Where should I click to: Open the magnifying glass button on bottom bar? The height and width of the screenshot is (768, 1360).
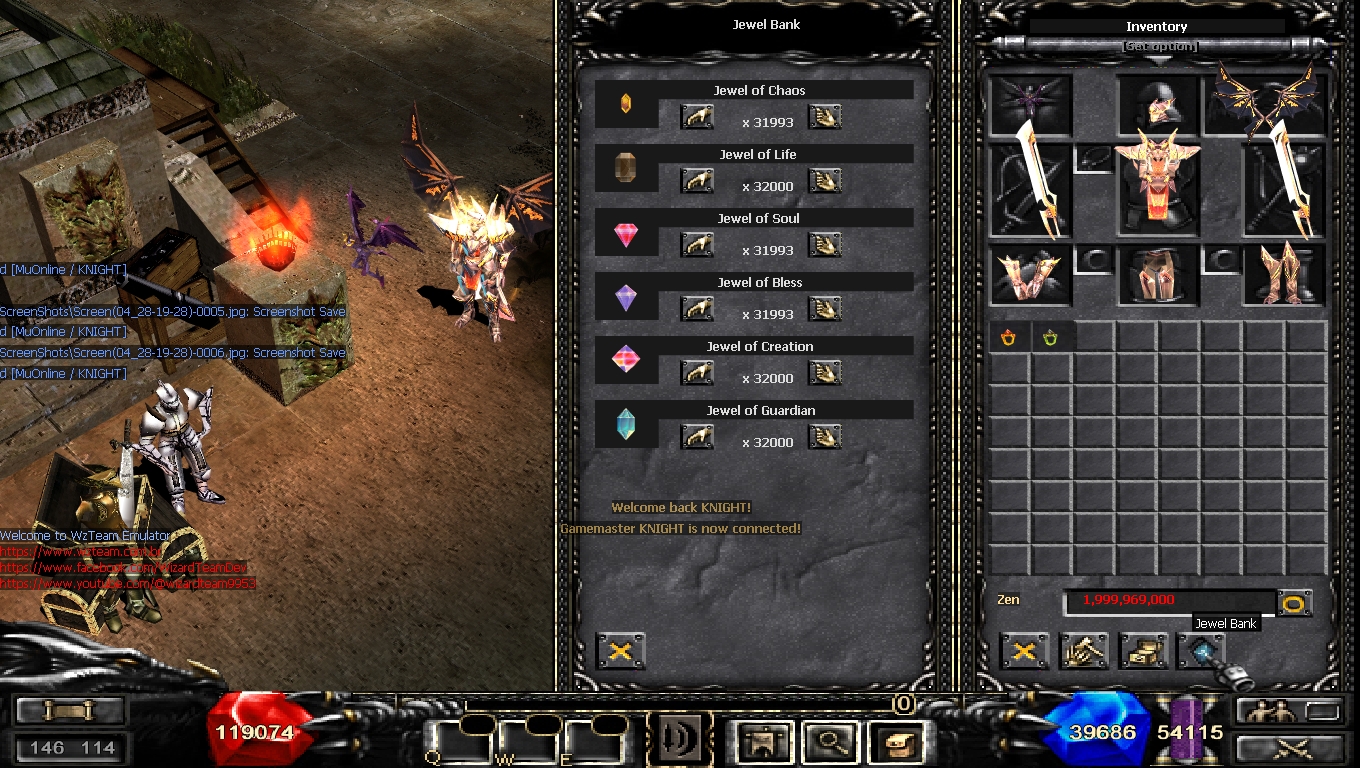point(827,741)
